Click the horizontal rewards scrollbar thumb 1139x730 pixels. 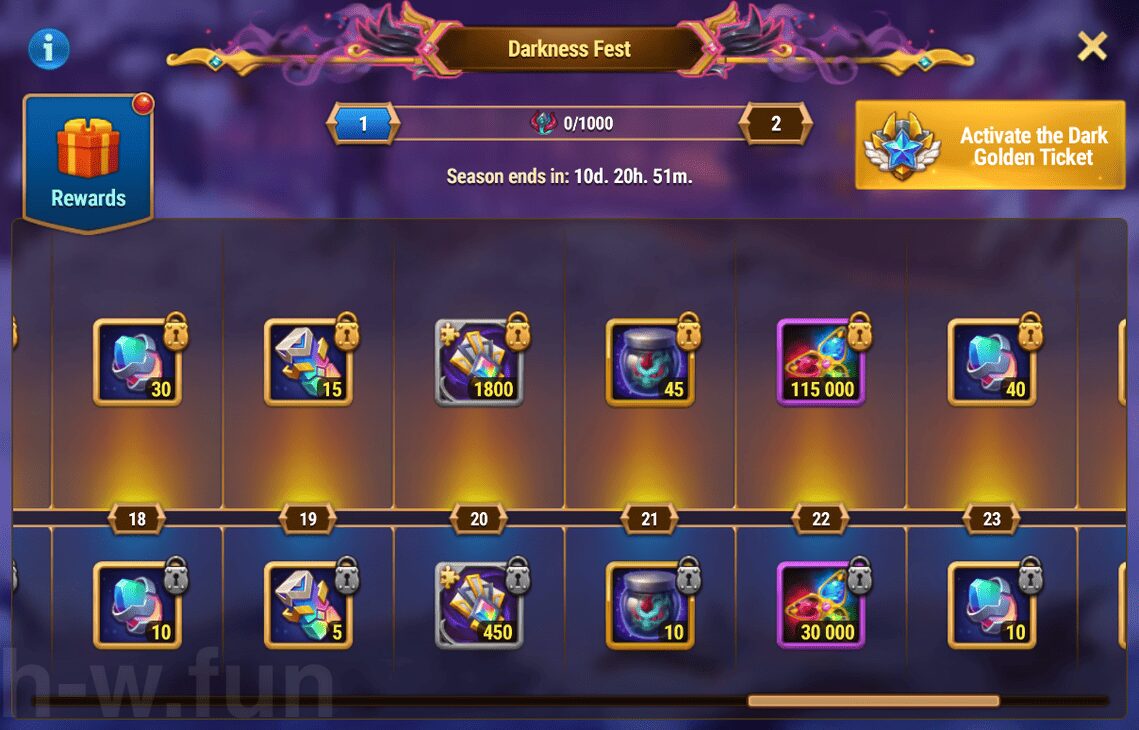point(873,701)
